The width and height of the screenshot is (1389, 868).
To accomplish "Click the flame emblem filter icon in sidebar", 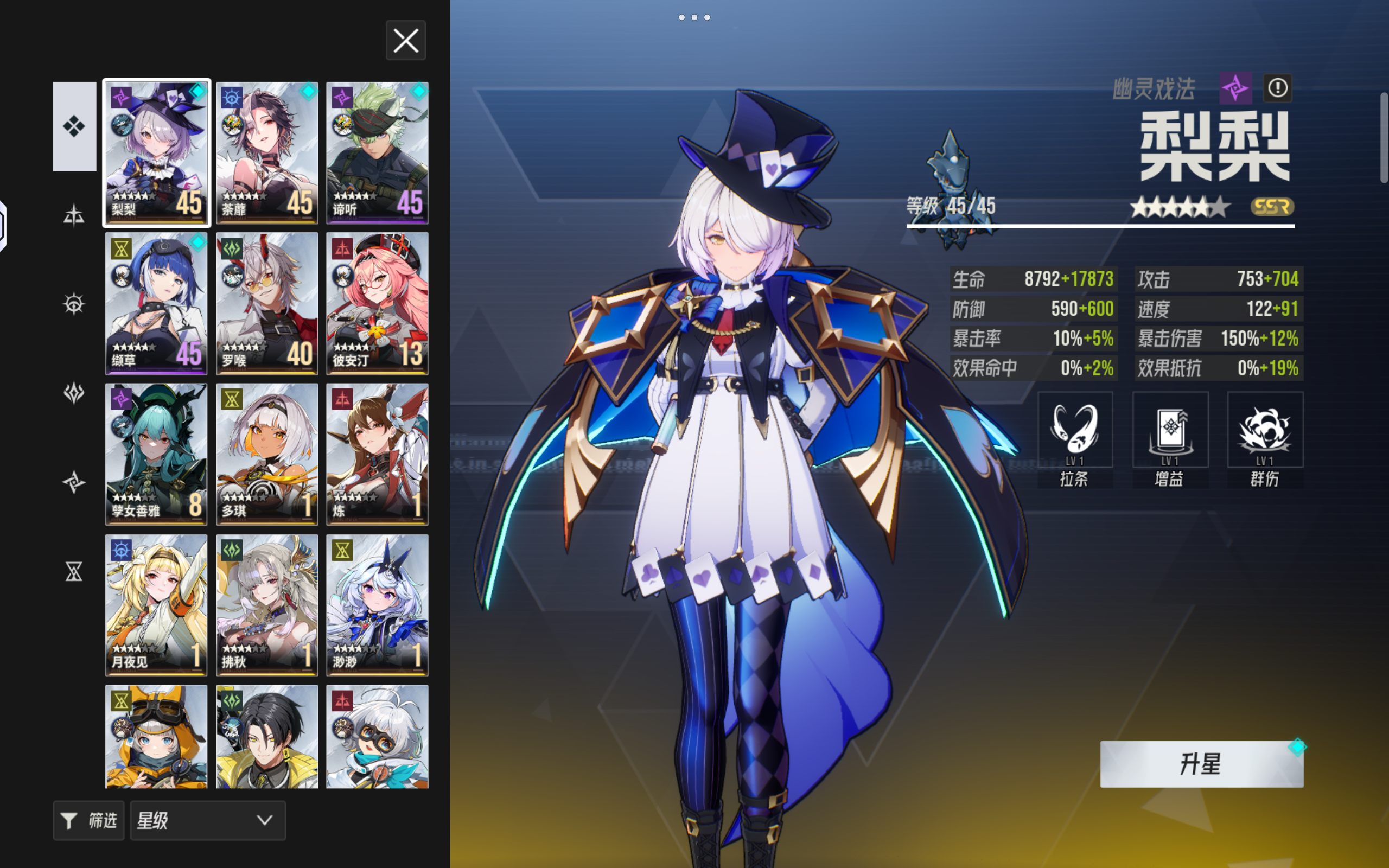I will pyautogui.click(x=73, y=393).
